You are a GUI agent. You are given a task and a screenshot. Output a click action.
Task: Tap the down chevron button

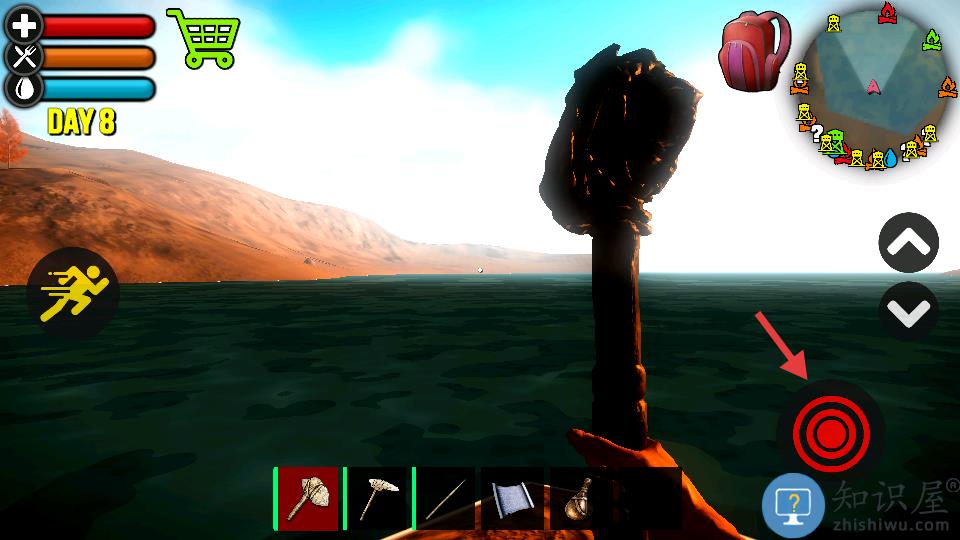(x=908, y=312)
